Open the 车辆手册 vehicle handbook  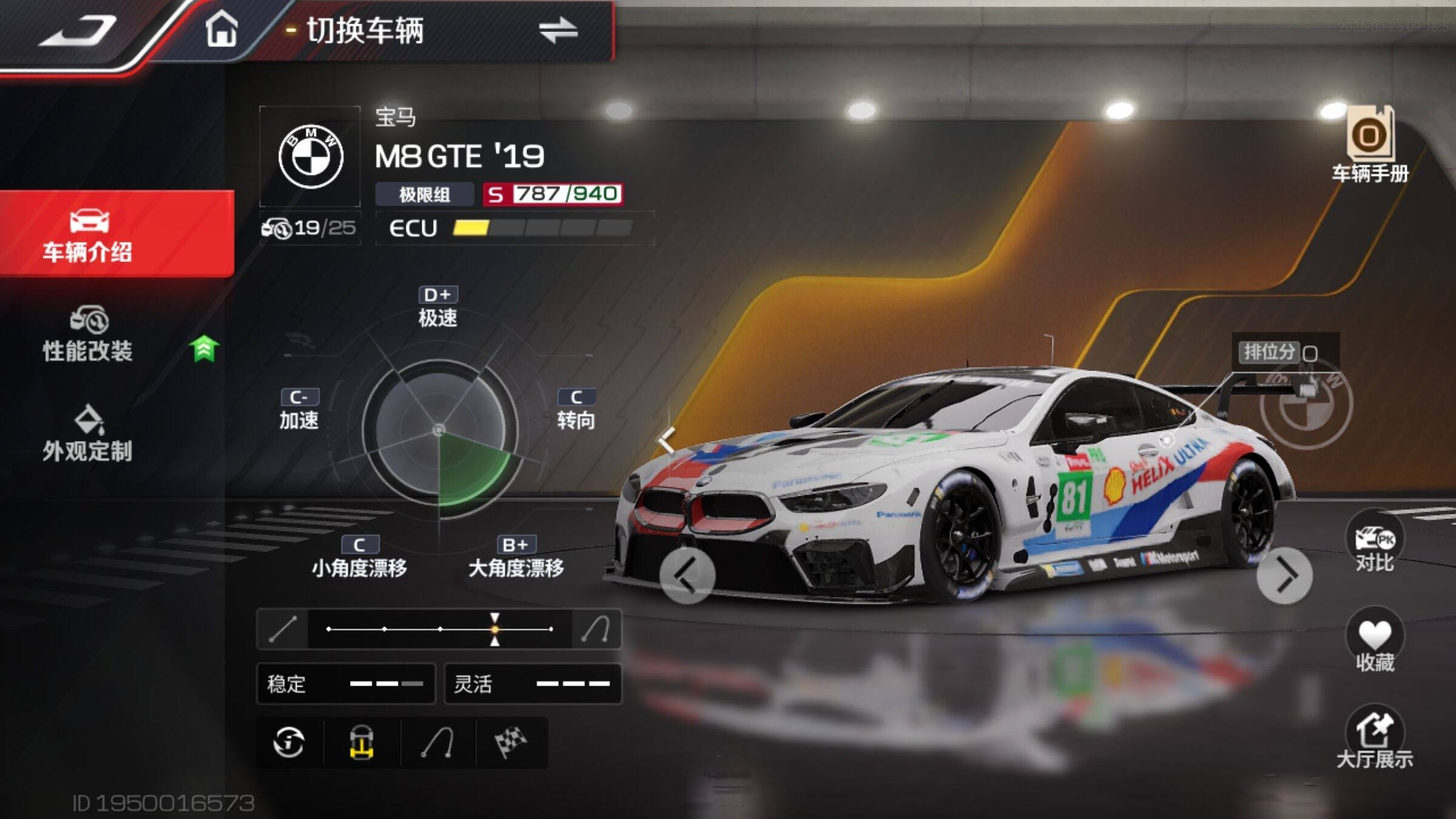[1370, 144]
